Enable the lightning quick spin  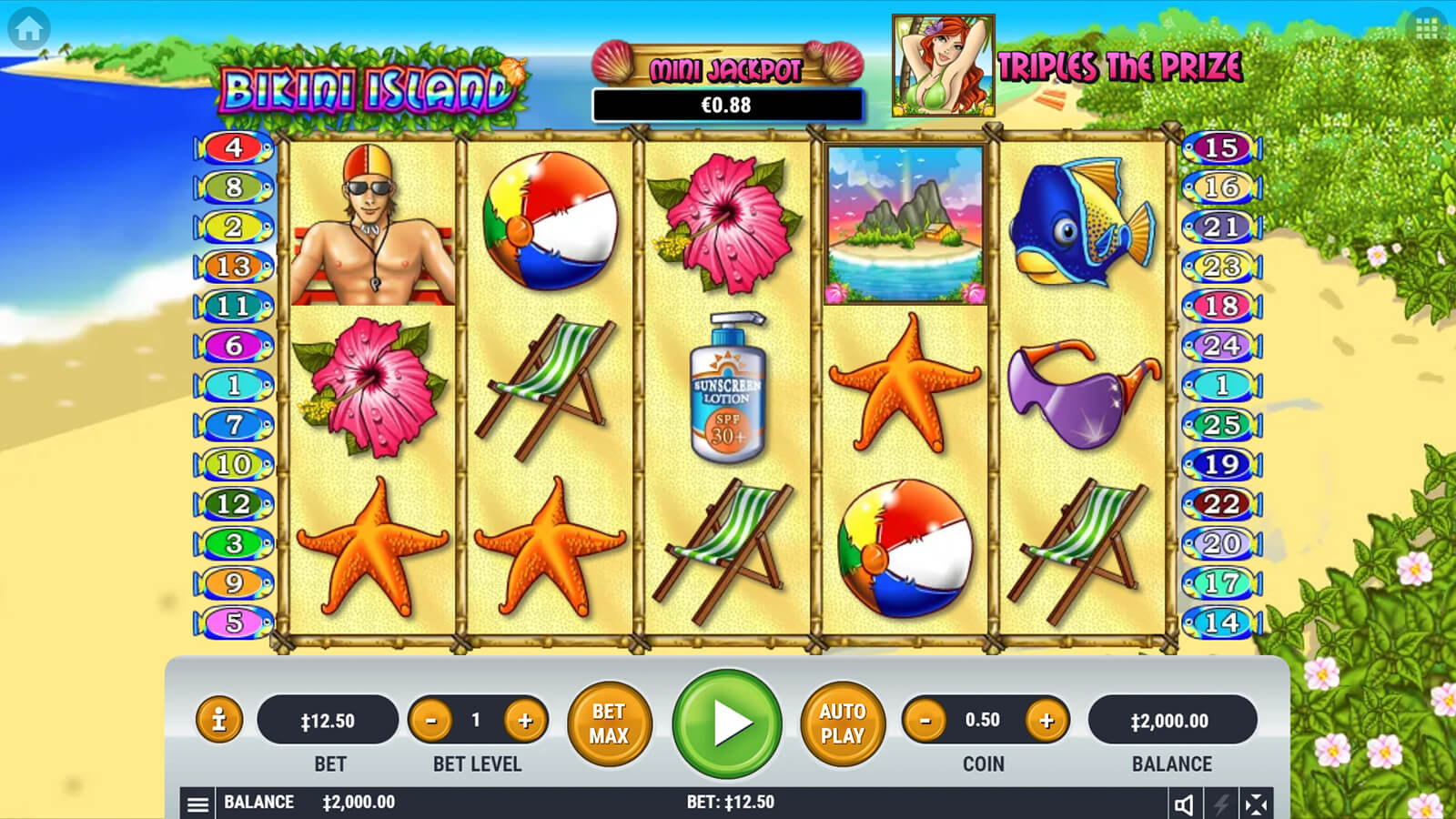1220,804
